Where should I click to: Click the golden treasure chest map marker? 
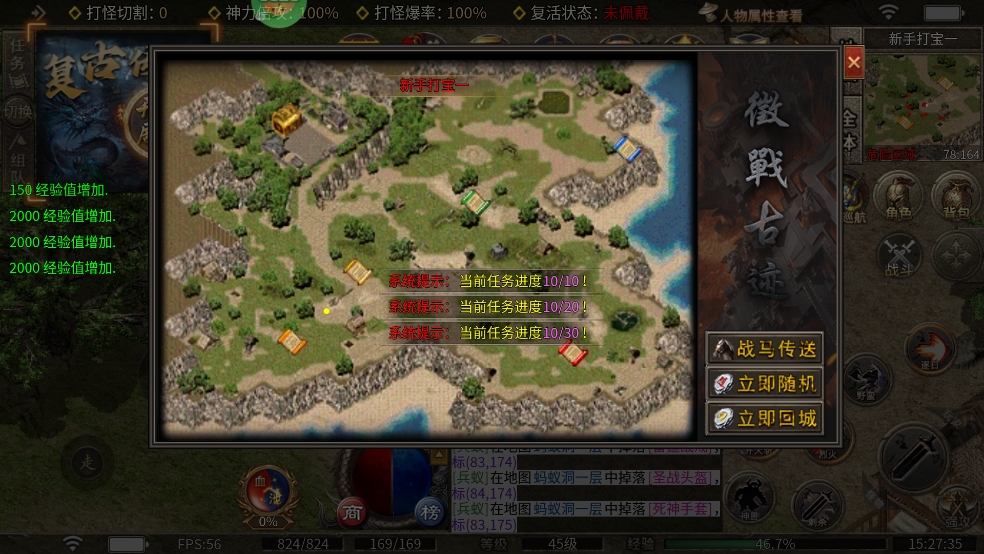click(x=286, y=119)
